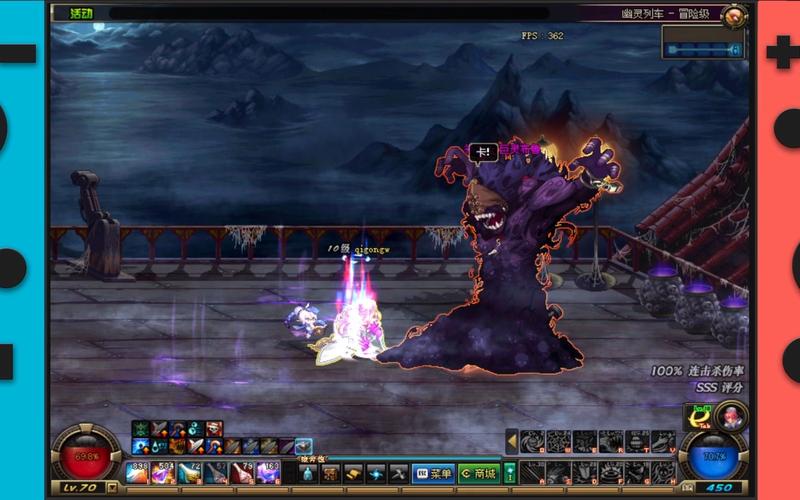Image resolution: width=800 pixels, height=500 pixels.
Task: Click the green number 1 skill page toggle
Action: (x=510, y=472)
